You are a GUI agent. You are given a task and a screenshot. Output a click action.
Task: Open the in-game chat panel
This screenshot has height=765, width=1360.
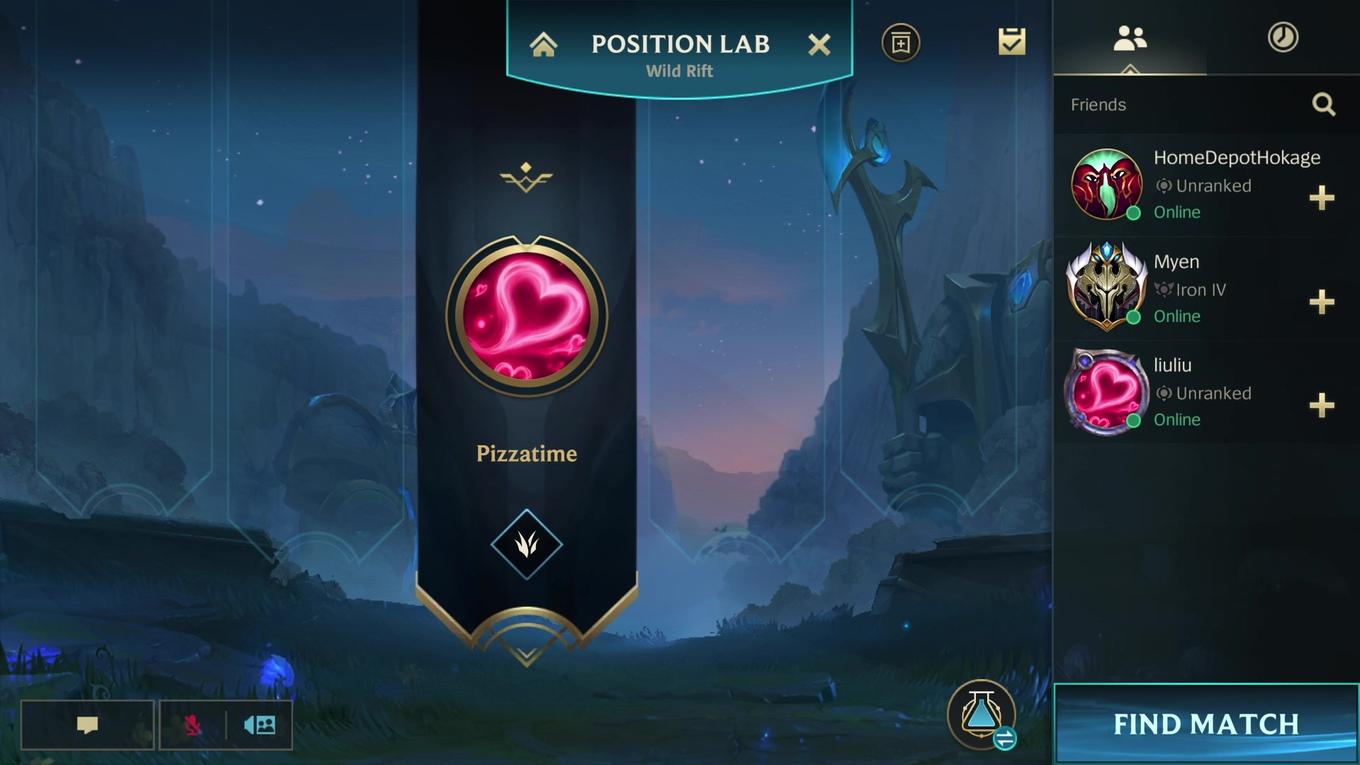[87, 724]
